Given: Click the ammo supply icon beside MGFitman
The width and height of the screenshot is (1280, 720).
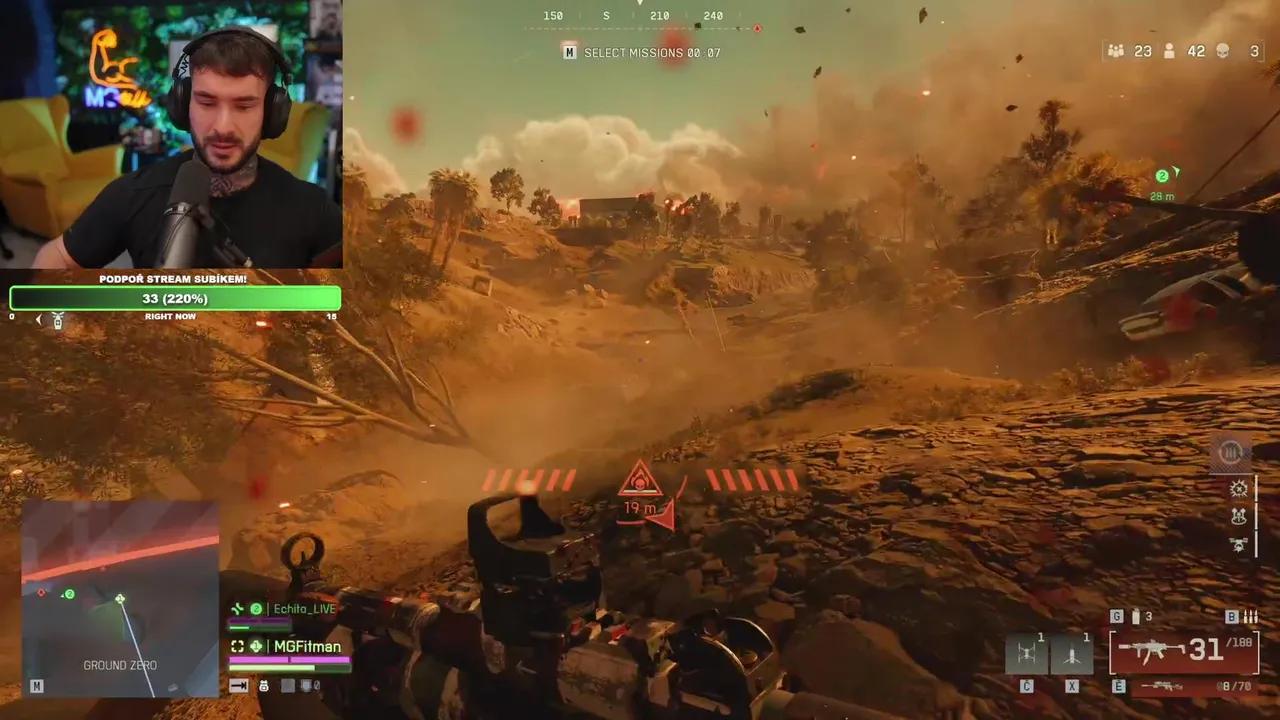Looking at the screenshot, I should click(x=256, y=646).
